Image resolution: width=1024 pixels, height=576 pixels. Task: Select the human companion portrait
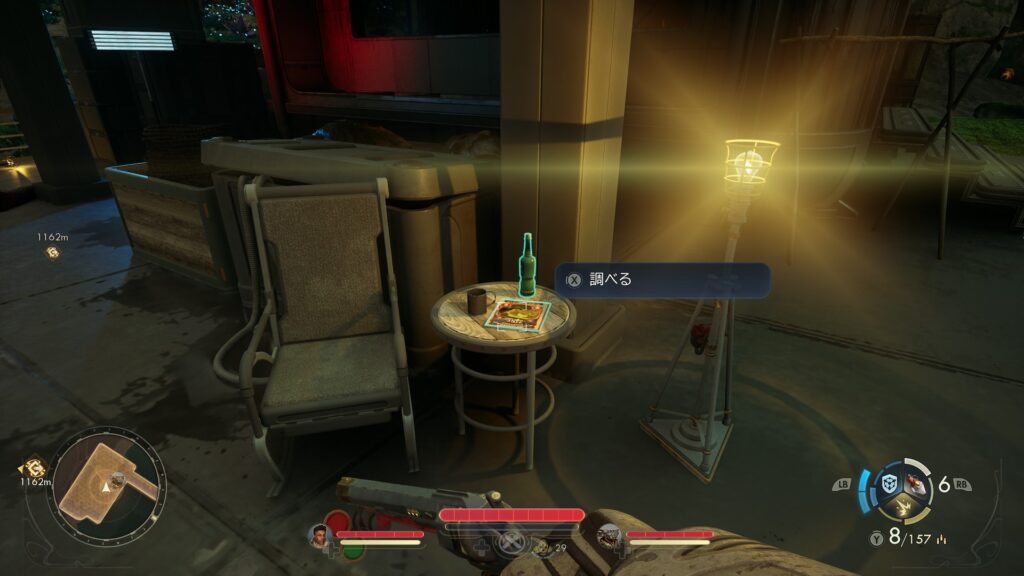pyautogui.click(x=320, y=535)
